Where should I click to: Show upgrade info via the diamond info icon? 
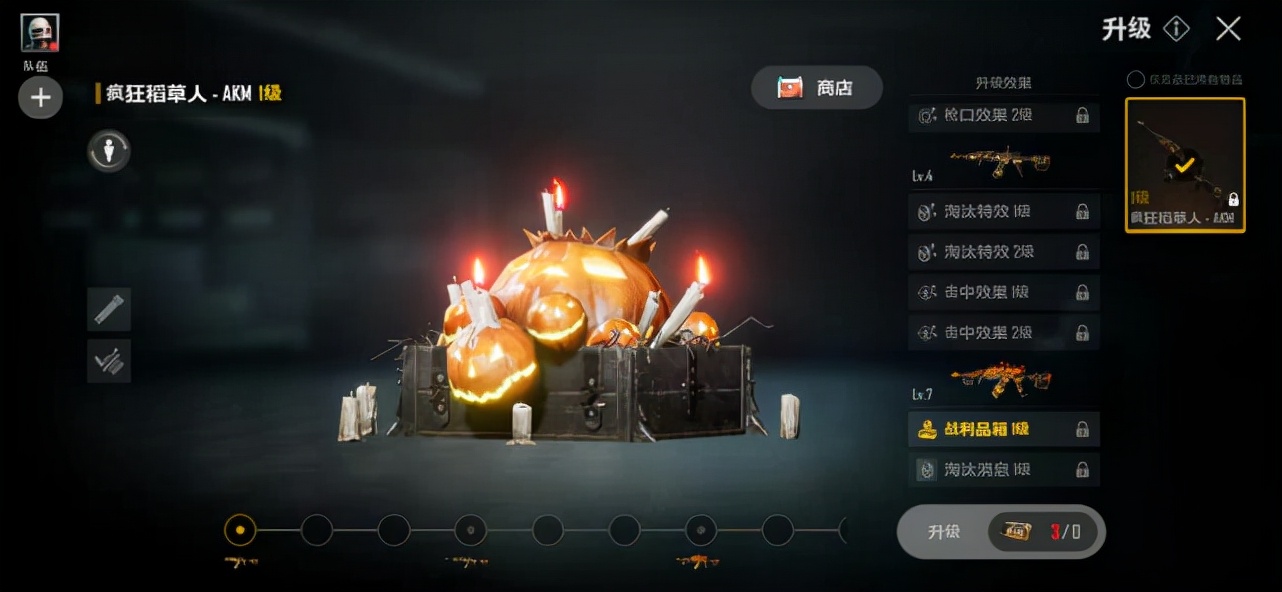click(x=1176, y=29)
